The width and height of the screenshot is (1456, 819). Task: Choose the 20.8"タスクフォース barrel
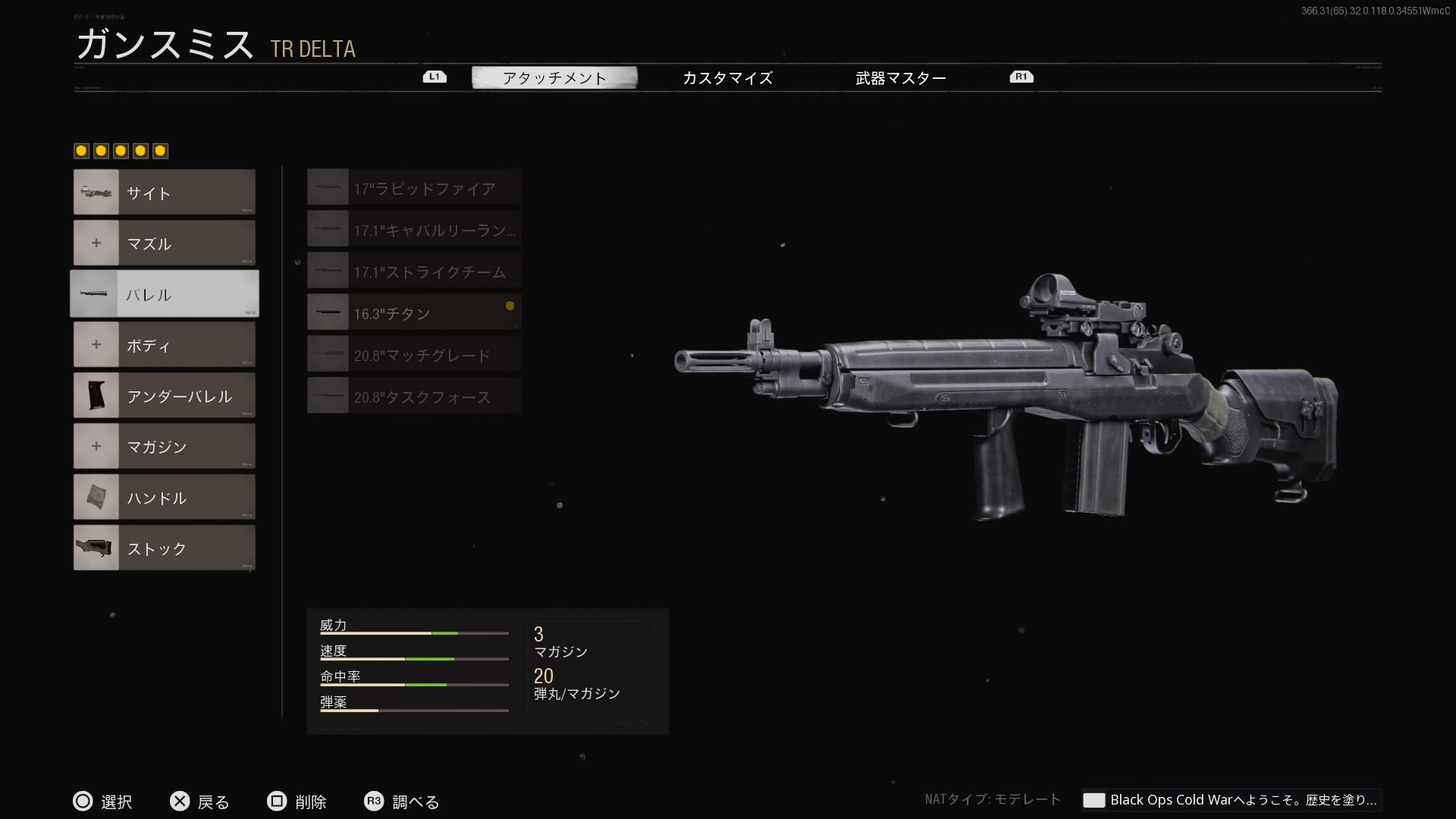[414, 397]
